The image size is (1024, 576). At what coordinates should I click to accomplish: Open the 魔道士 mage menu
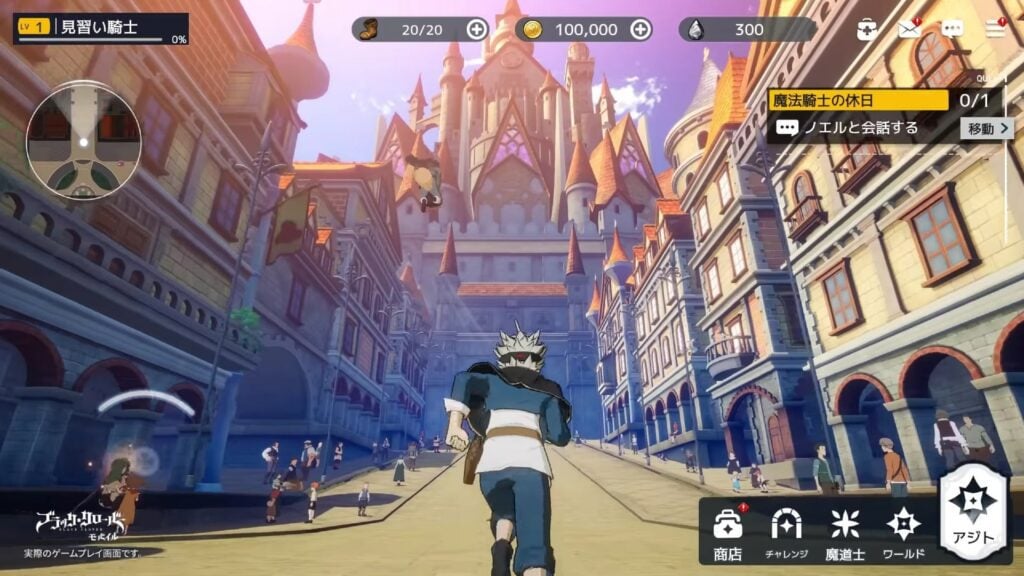point(845,531)
